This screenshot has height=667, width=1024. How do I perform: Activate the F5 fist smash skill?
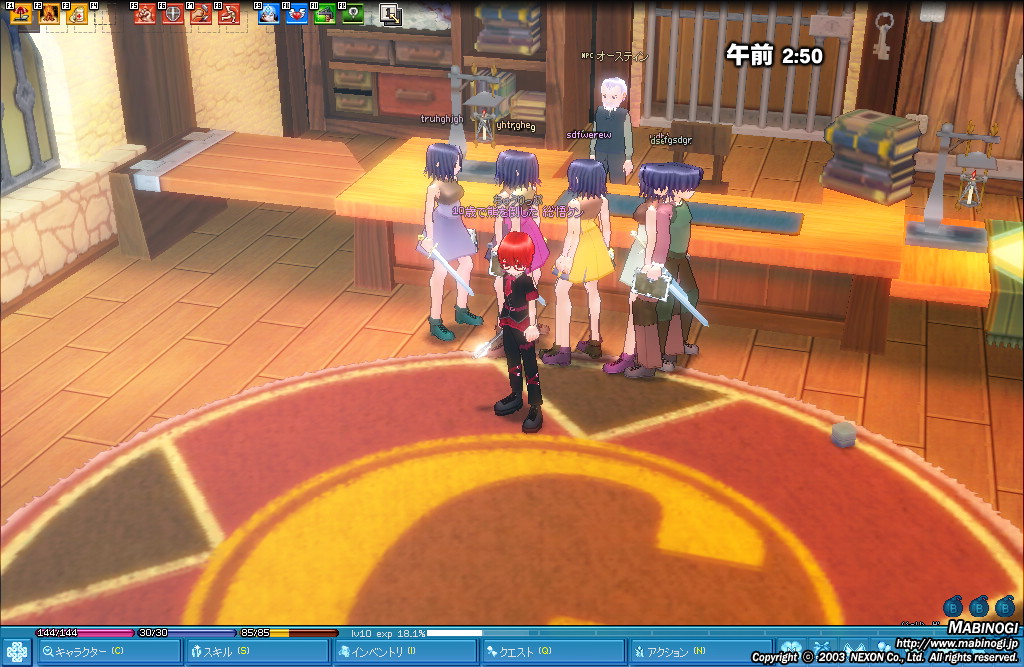(146, 14)
